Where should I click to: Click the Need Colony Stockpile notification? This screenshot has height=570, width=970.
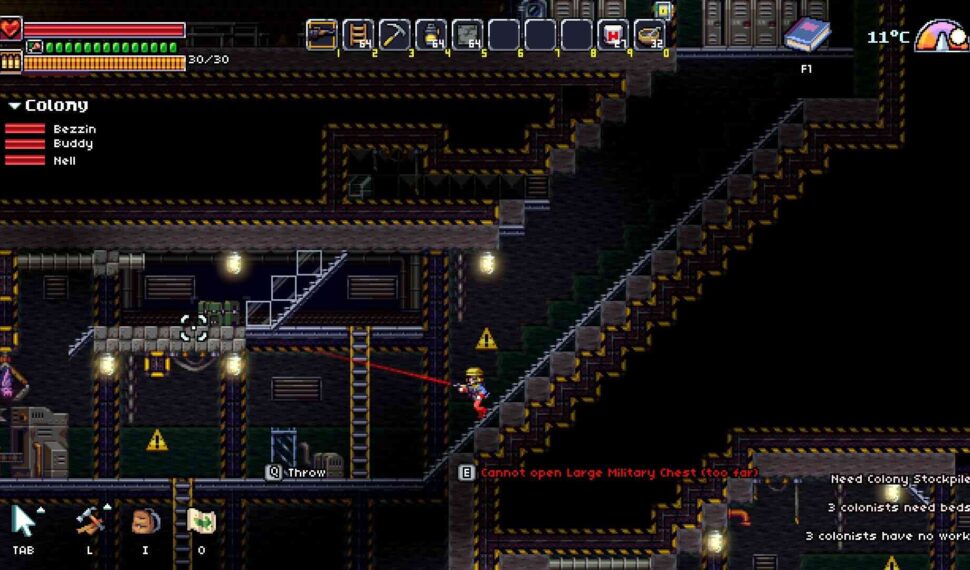[x=900, y=480]
